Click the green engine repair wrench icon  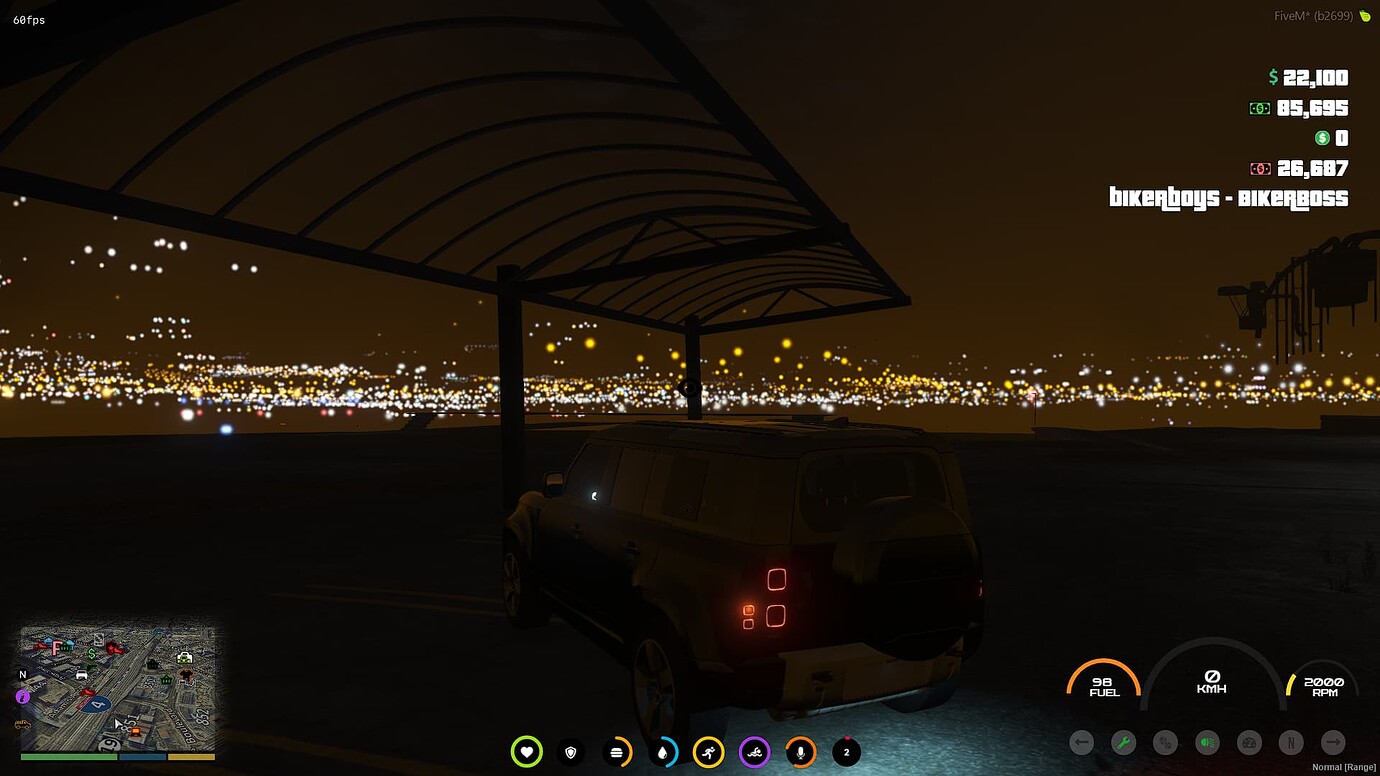[1123, 742]
